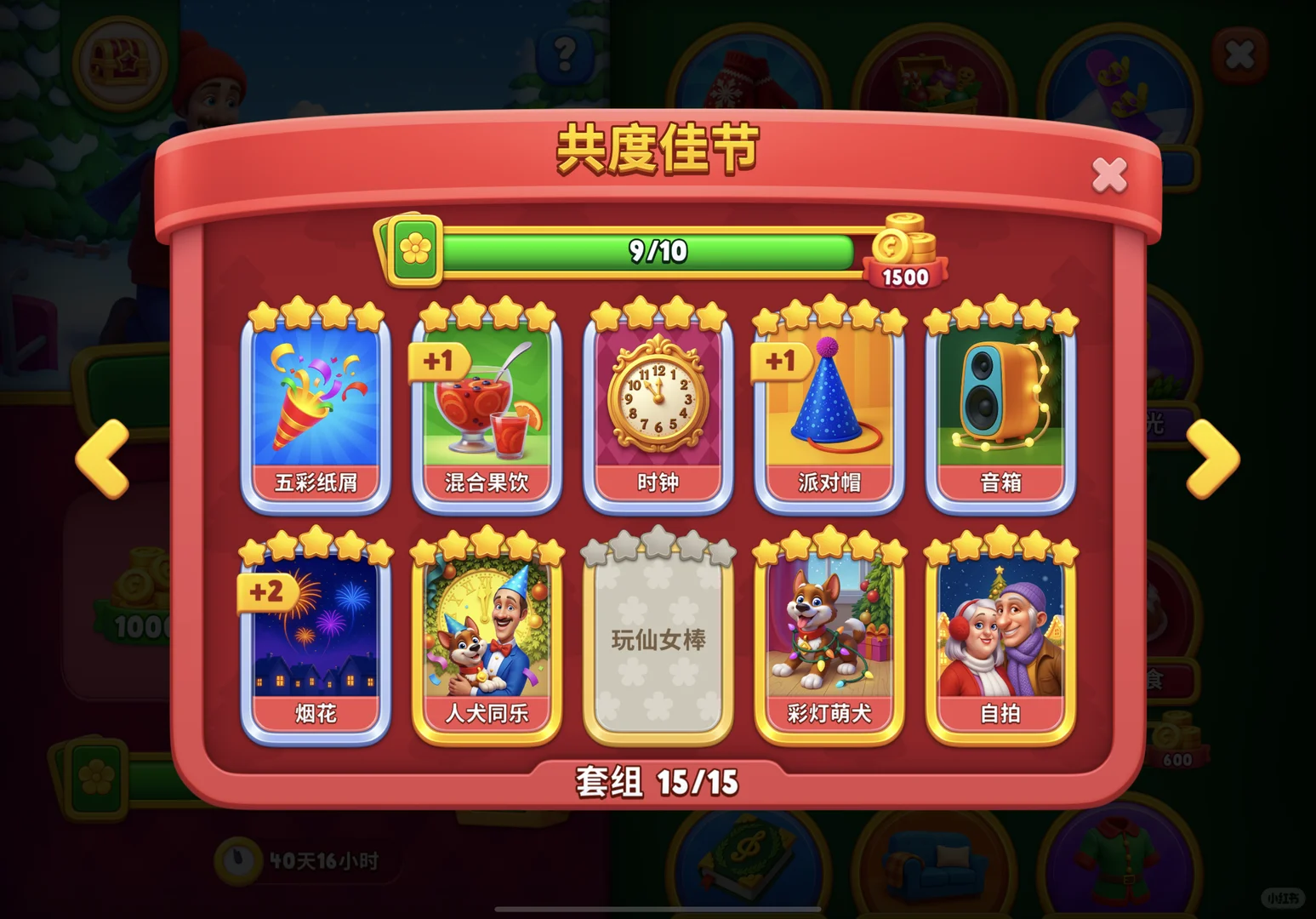Image resolution: width=1316 pixels, height=919 pixels.
Task: Select the 混合果饮 card with +1 badge
Action: pos(487,408)
